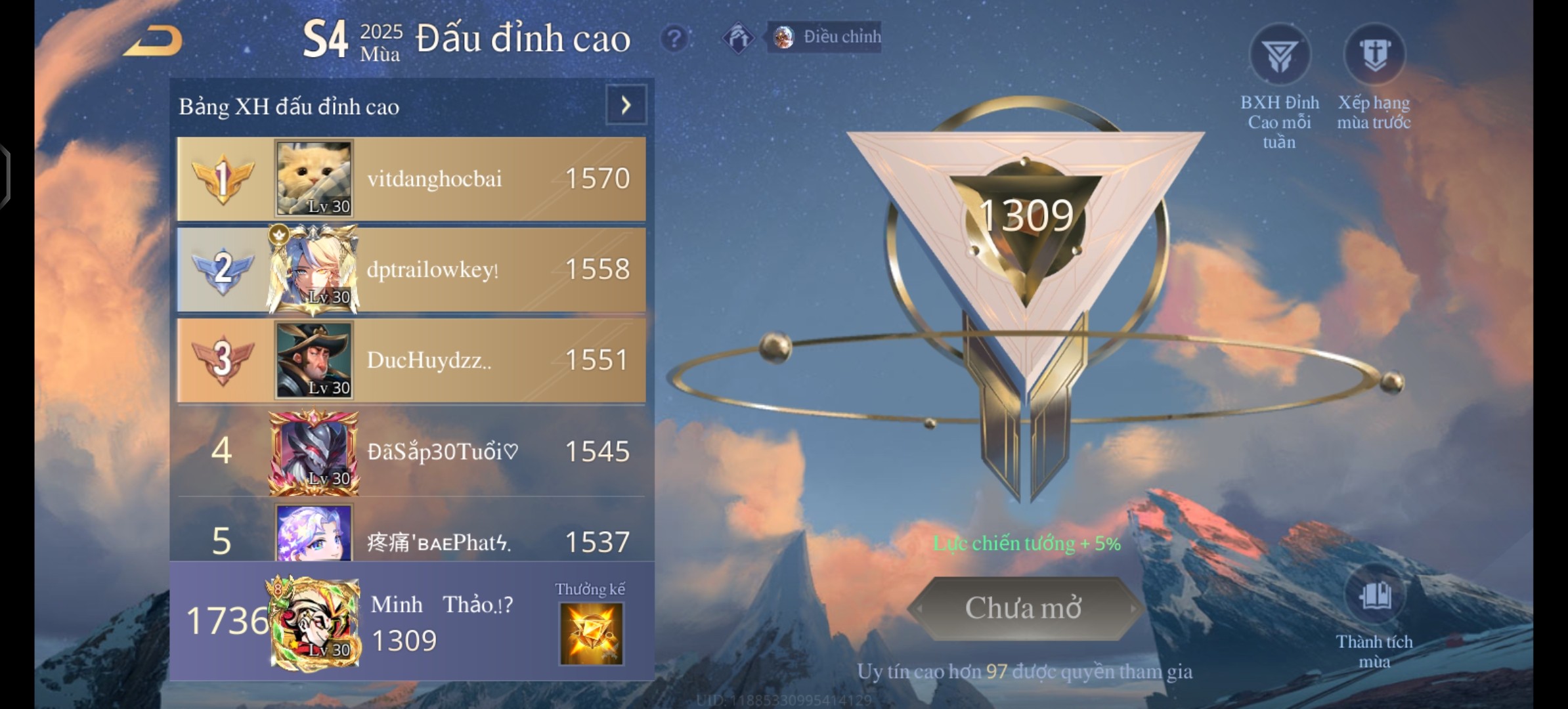This screenshot has height=709, width=1568.
Task: Select rank 1 player vitdanghocbai
Action: pos(433,179)
